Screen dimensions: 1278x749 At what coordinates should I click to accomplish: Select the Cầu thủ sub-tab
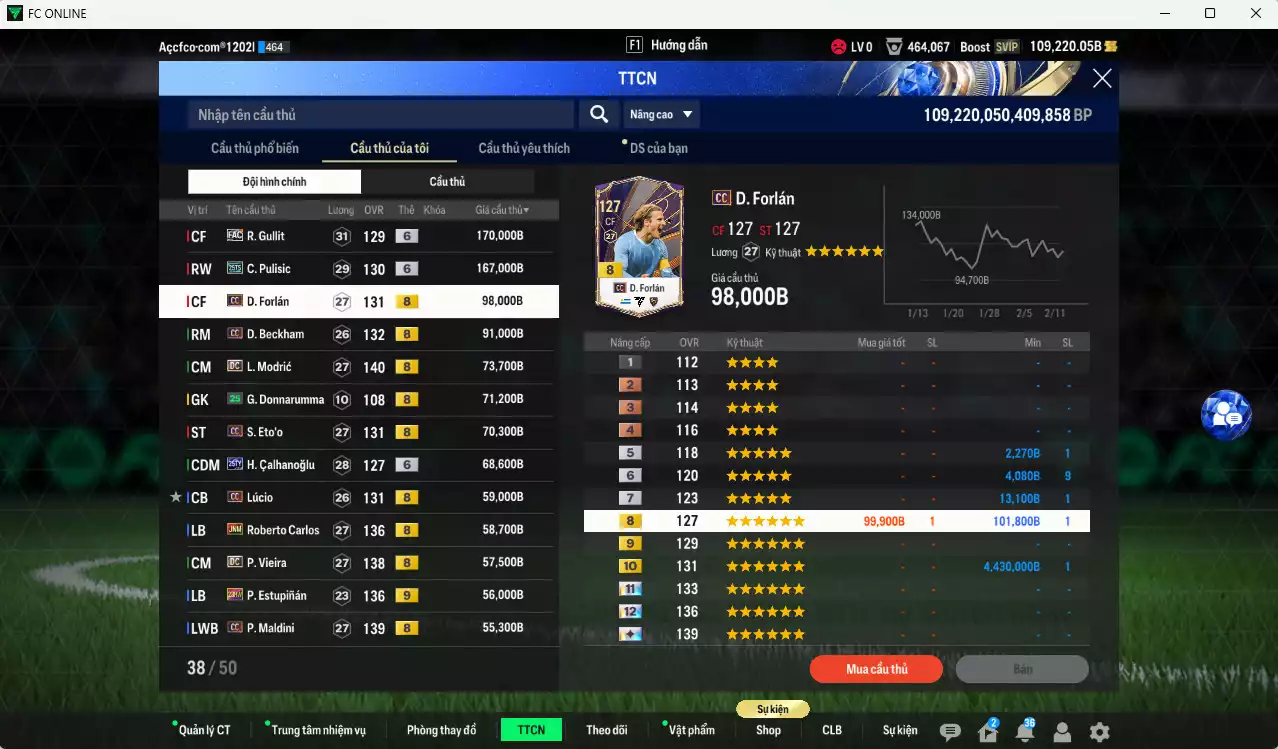click(447, 182)
